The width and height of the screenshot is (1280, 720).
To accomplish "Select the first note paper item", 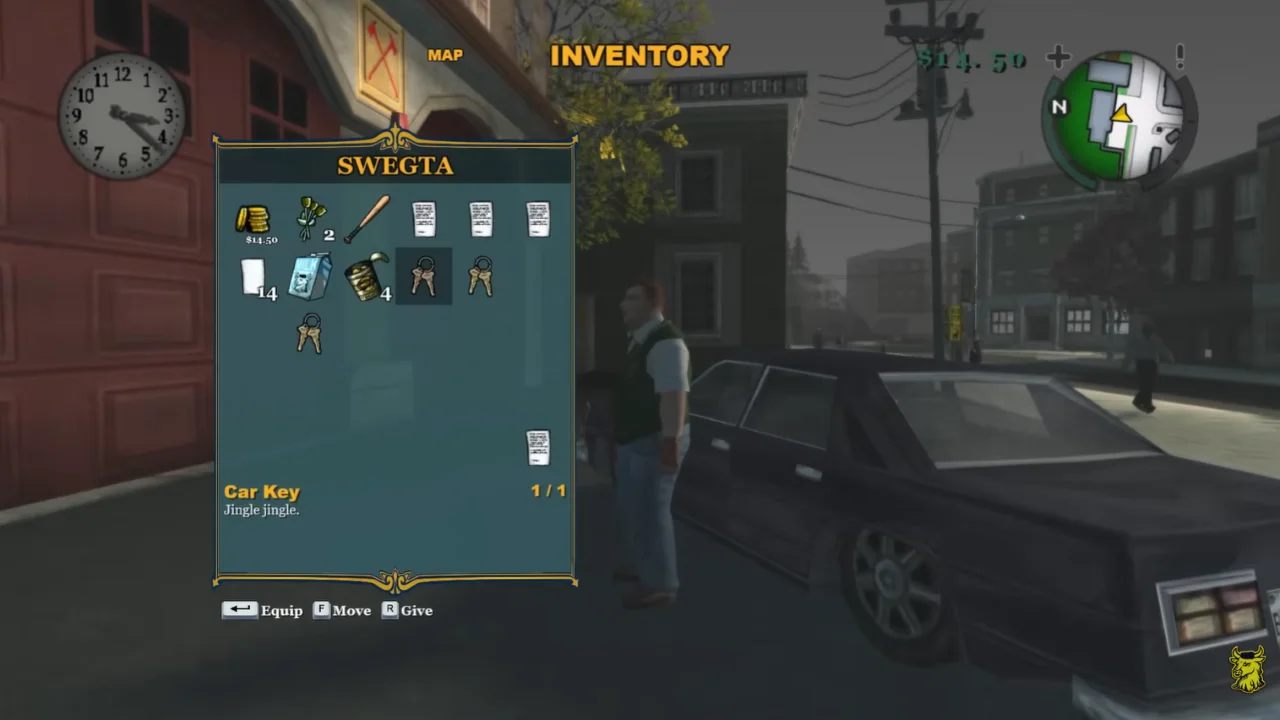I will pos(424,218).
